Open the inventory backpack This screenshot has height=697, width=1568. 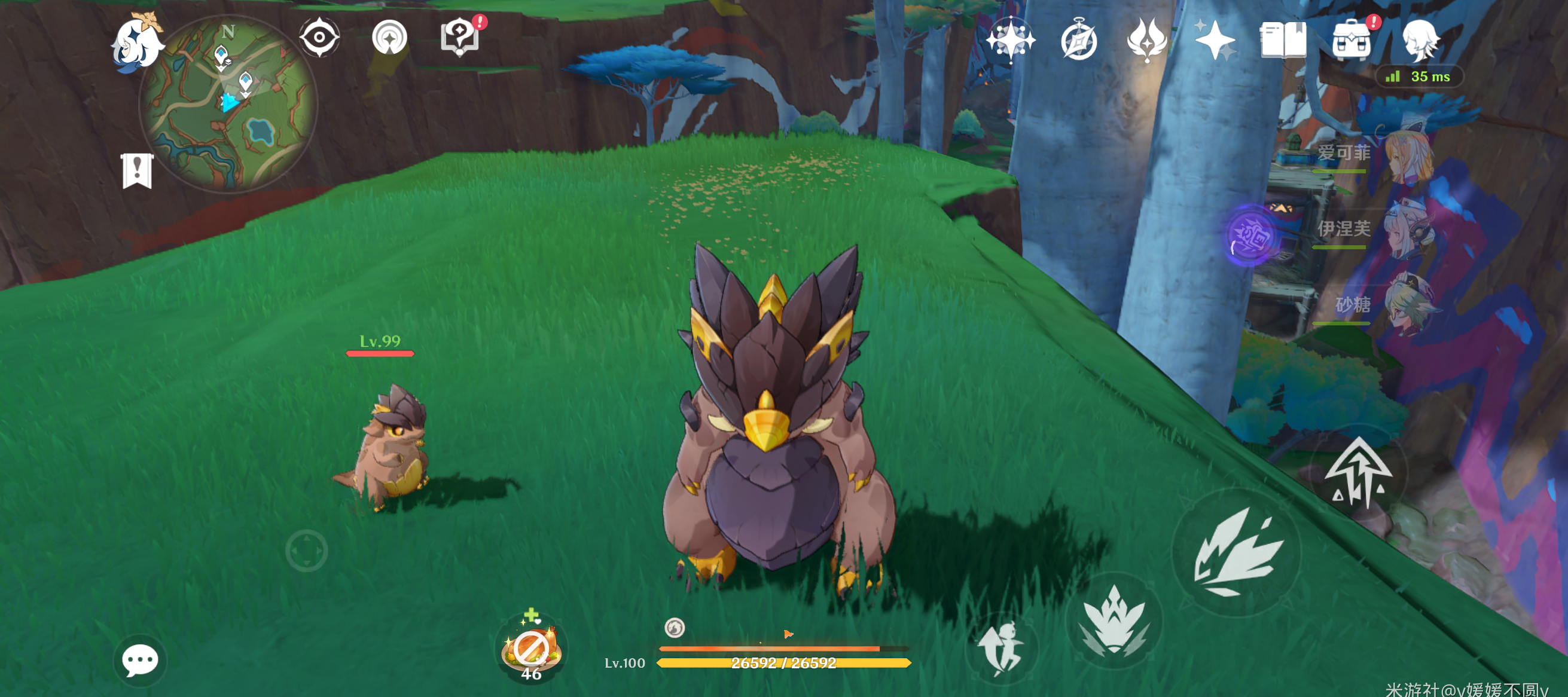[1352, 40]
